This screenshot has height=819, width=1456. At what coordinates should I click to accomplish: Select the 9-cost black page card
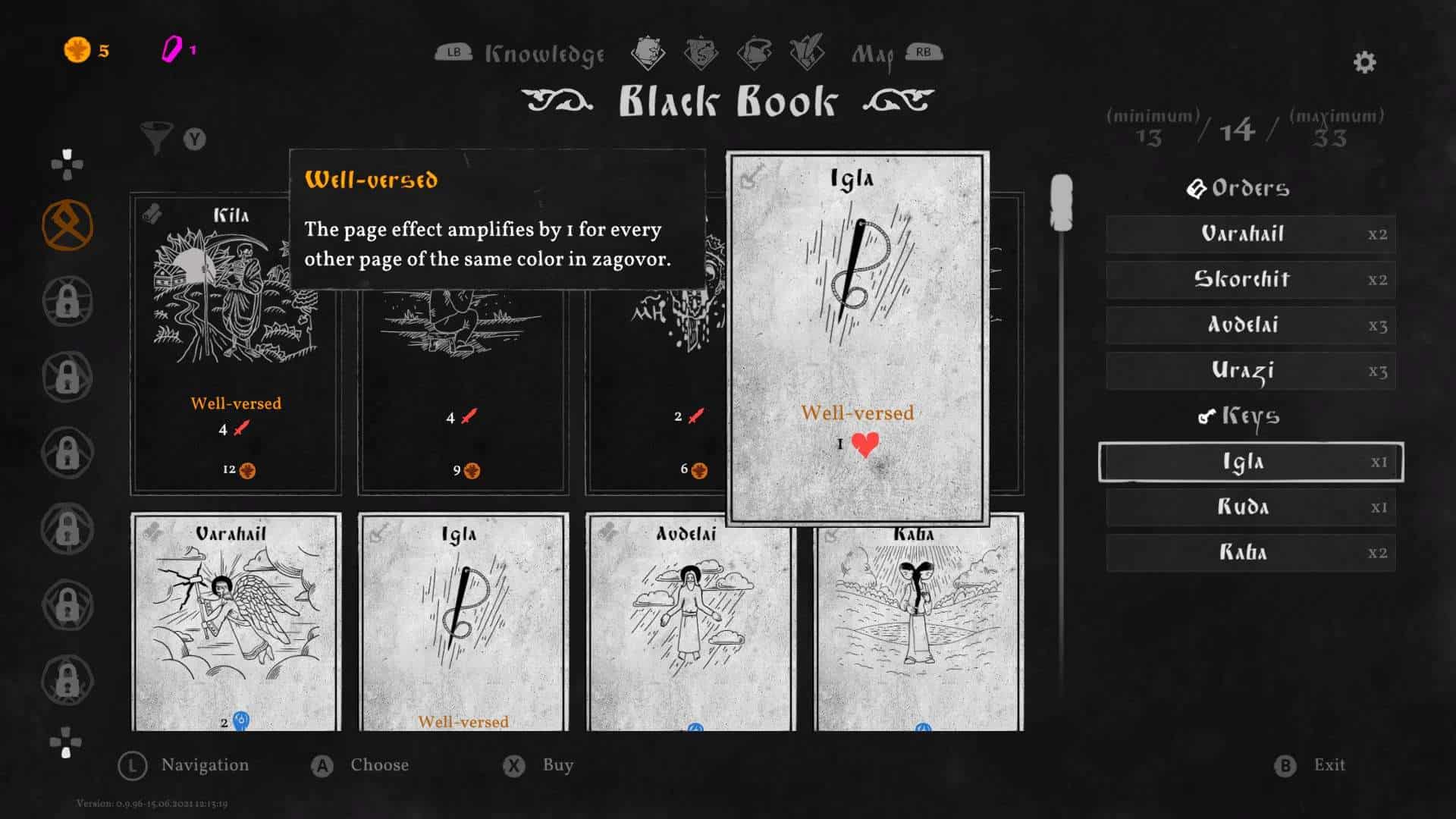pos(463,394)
